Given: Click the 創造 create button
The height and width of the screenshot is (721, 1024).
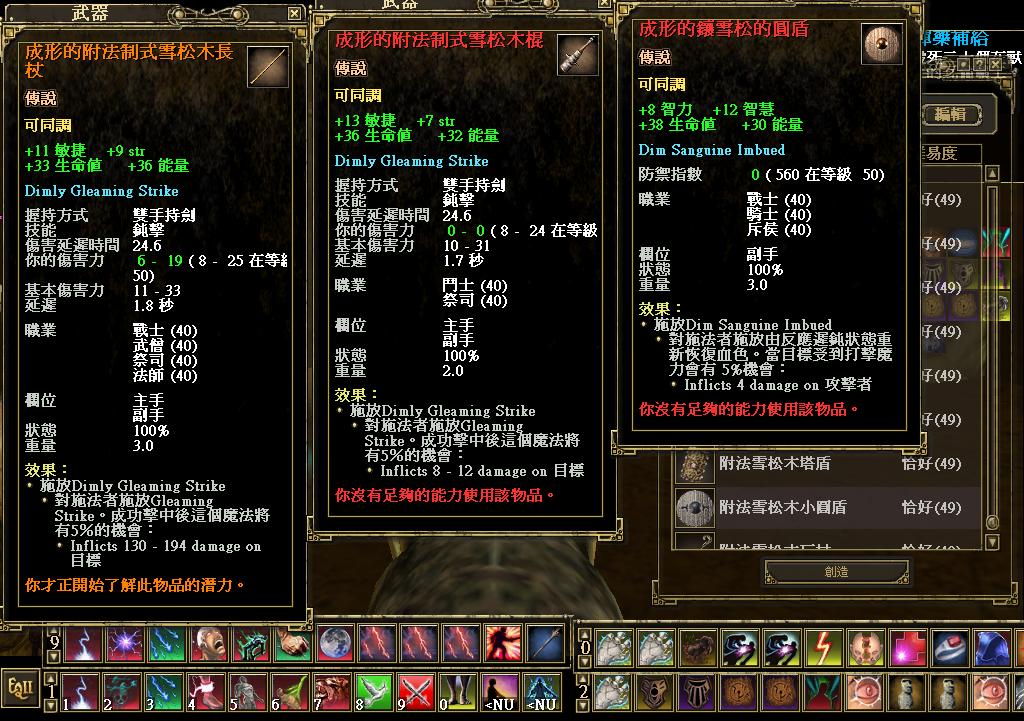Looking at the screenshot, I should 838,572.
